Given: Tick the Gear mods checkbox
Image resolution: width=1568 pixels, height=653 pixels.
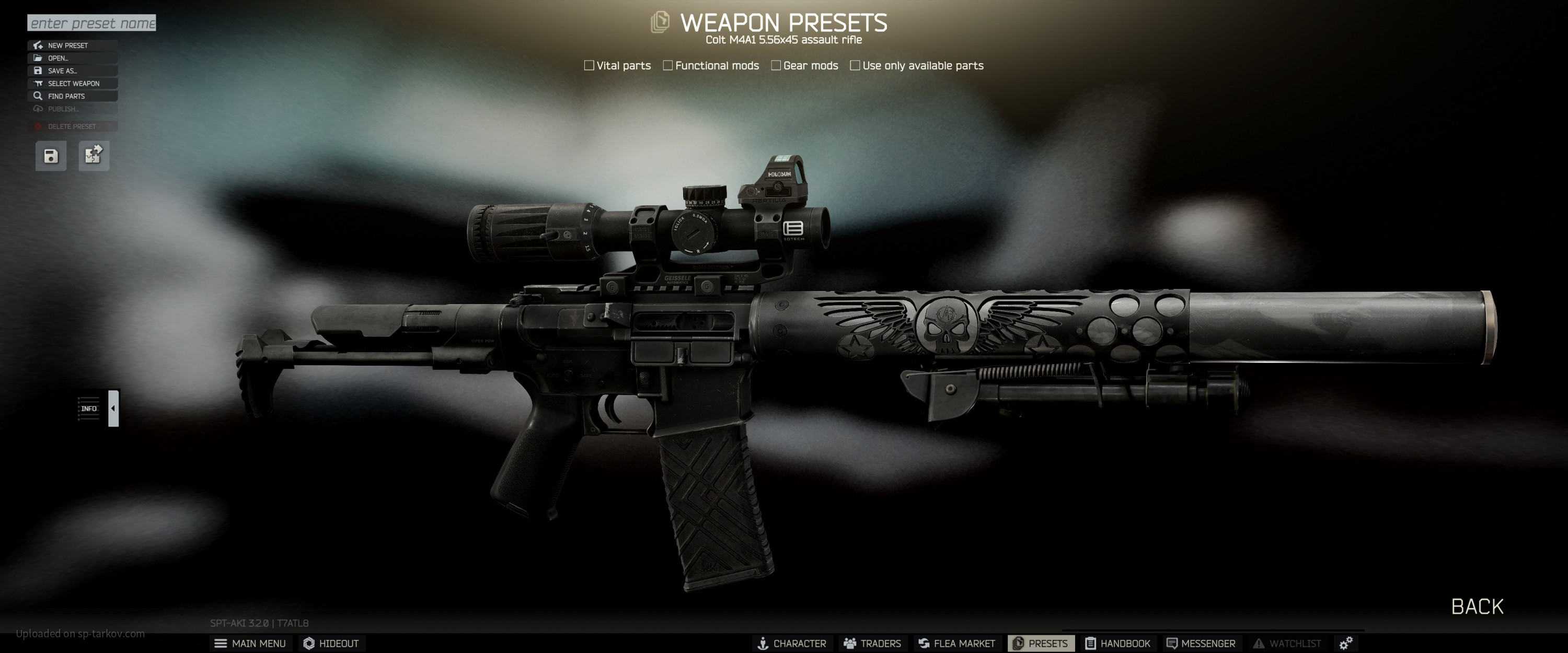Looking at the screenshot, I should click(776, 66).
